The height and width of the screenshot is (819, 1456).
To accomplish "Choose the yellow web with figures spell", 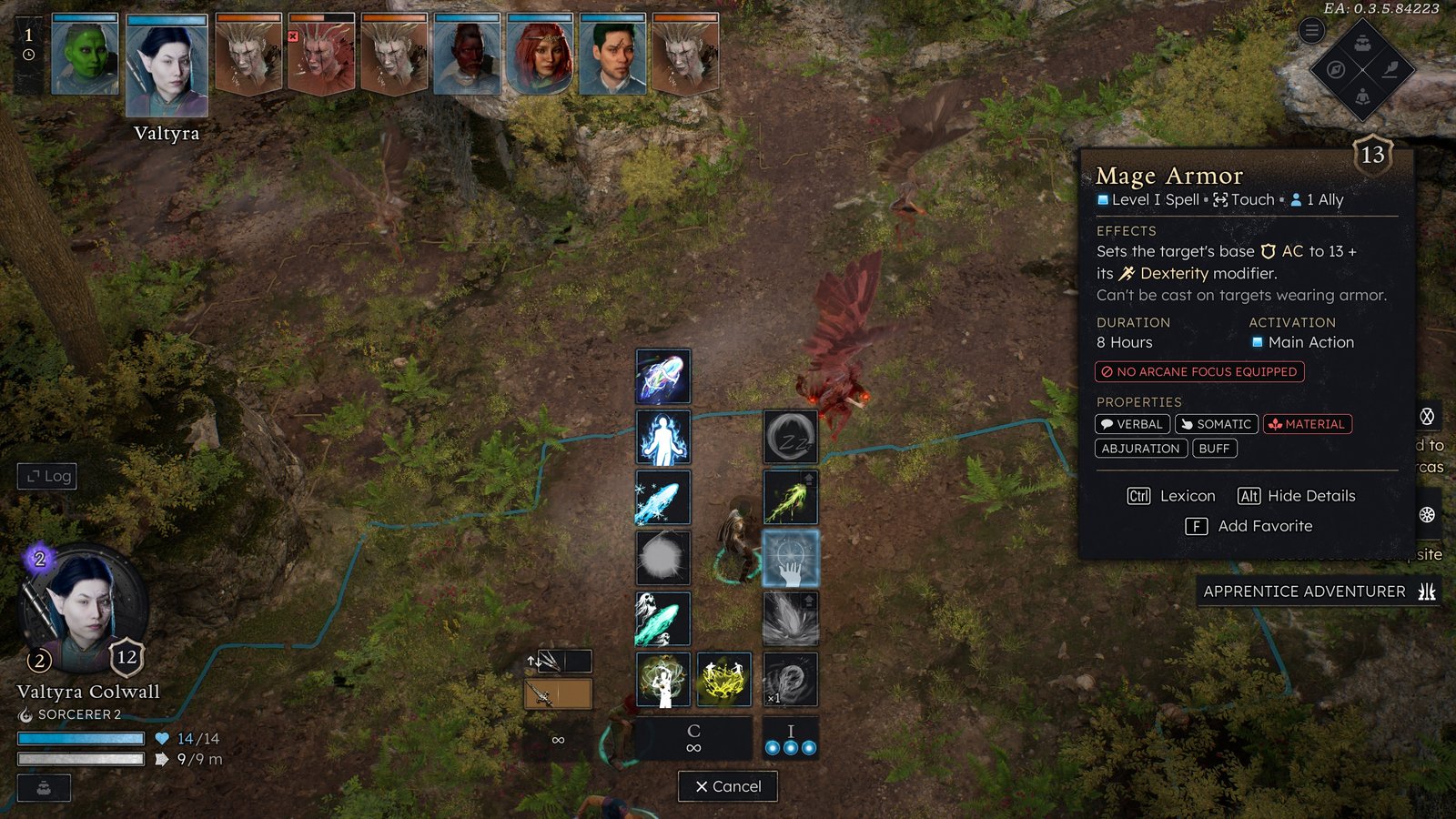I will (724, 680).
